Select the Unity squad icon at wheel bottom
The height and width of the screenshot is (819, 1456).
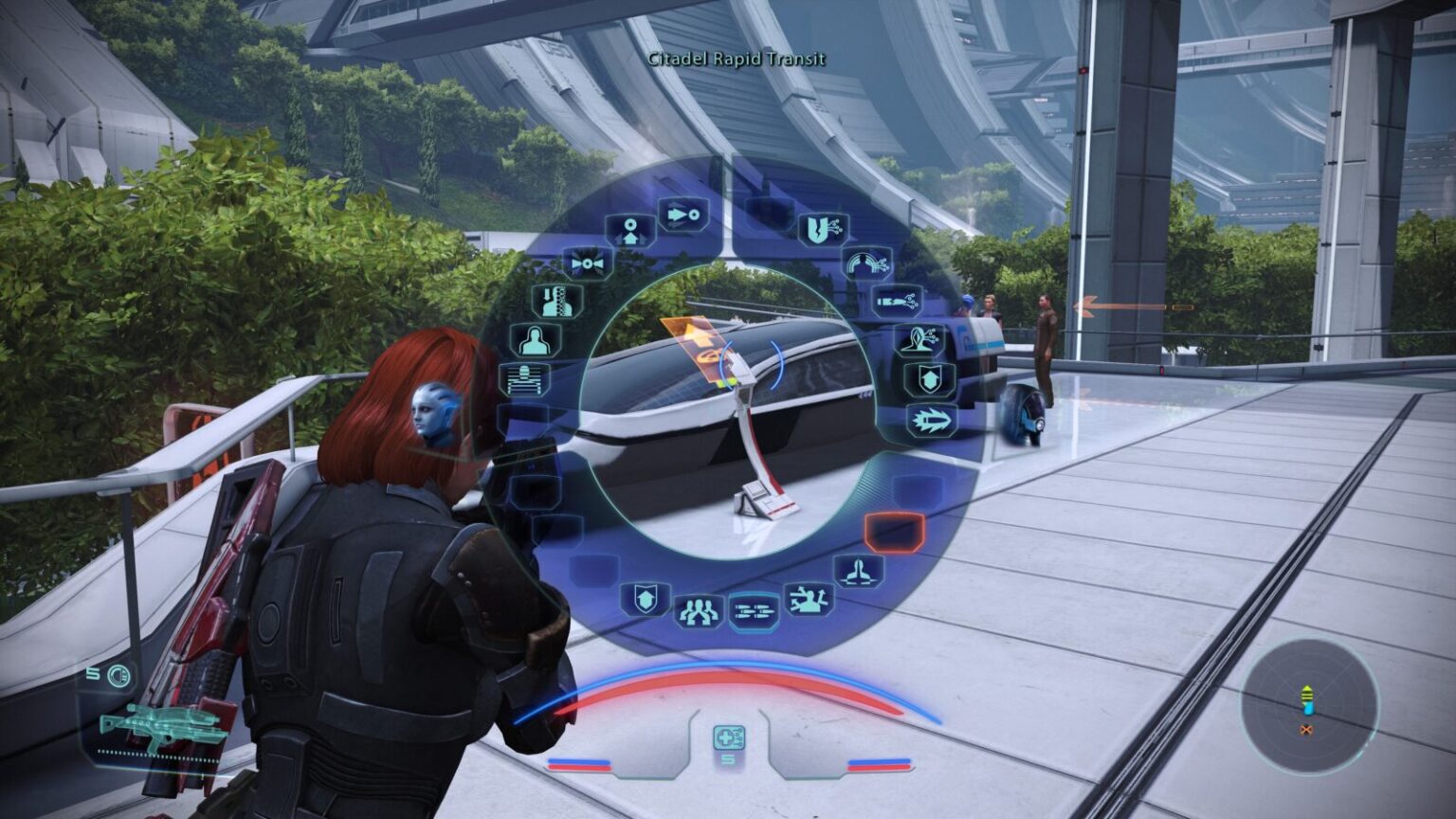pos(700,610)
